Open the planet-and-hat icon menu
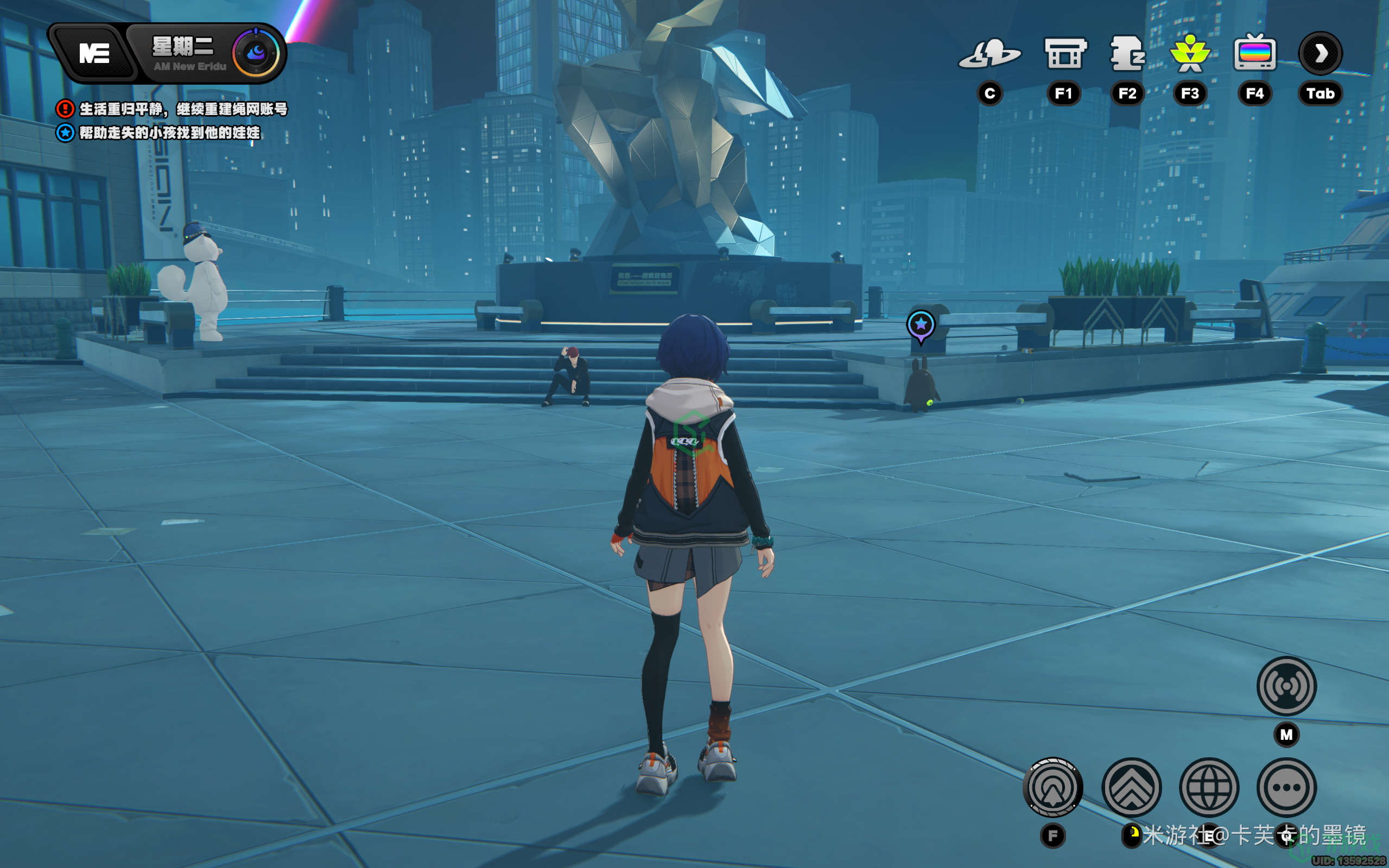 [990, 54]
